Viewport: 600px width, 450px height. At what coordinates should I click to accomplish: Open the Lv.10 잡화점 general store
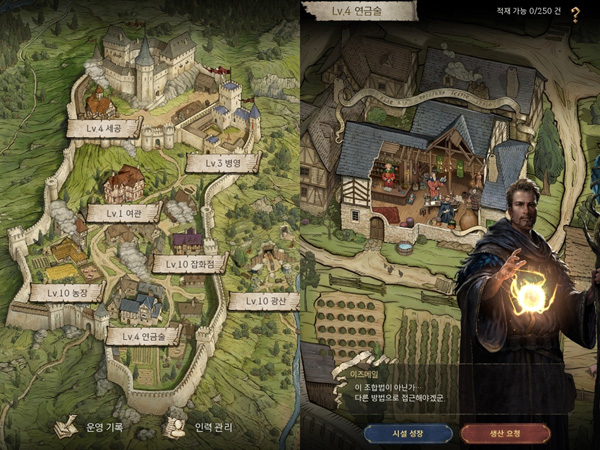click(184, 263)
